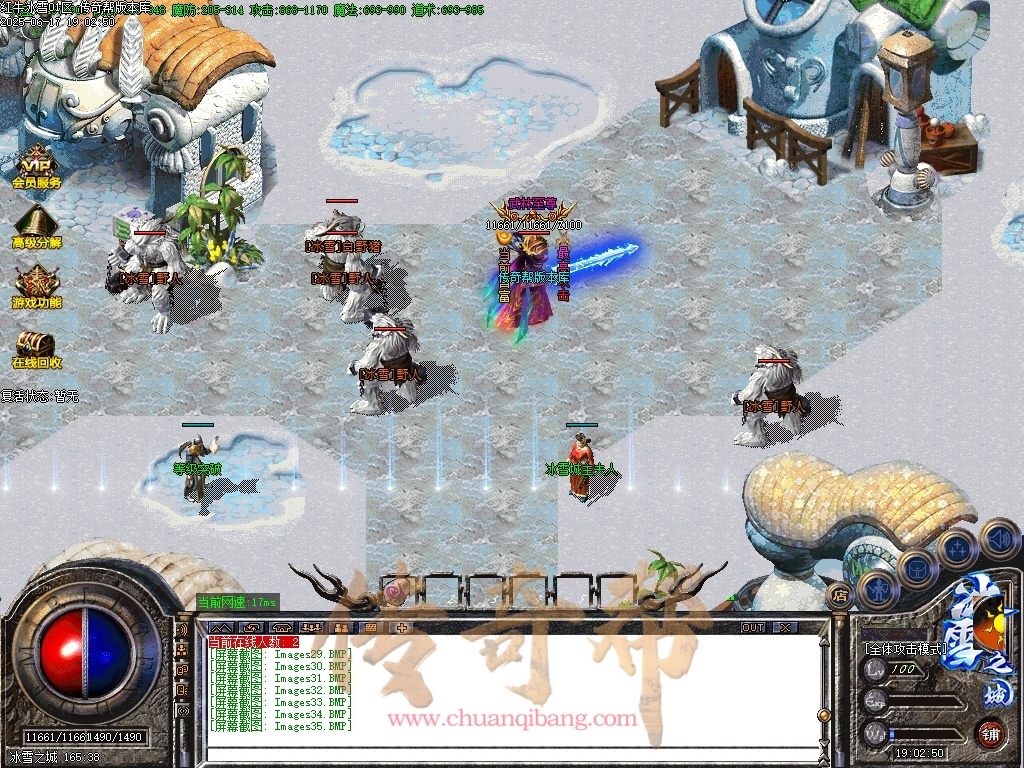Close the game with the X button
This screenshot has height=768, width=1024.
coord(786,628)
